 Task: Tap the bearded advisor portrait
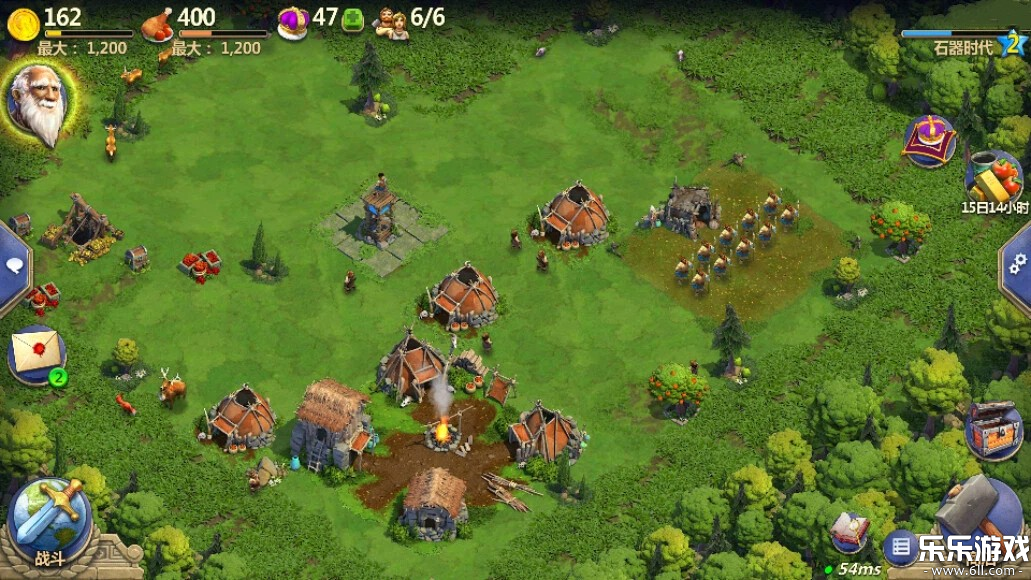(x=36, y=103)
